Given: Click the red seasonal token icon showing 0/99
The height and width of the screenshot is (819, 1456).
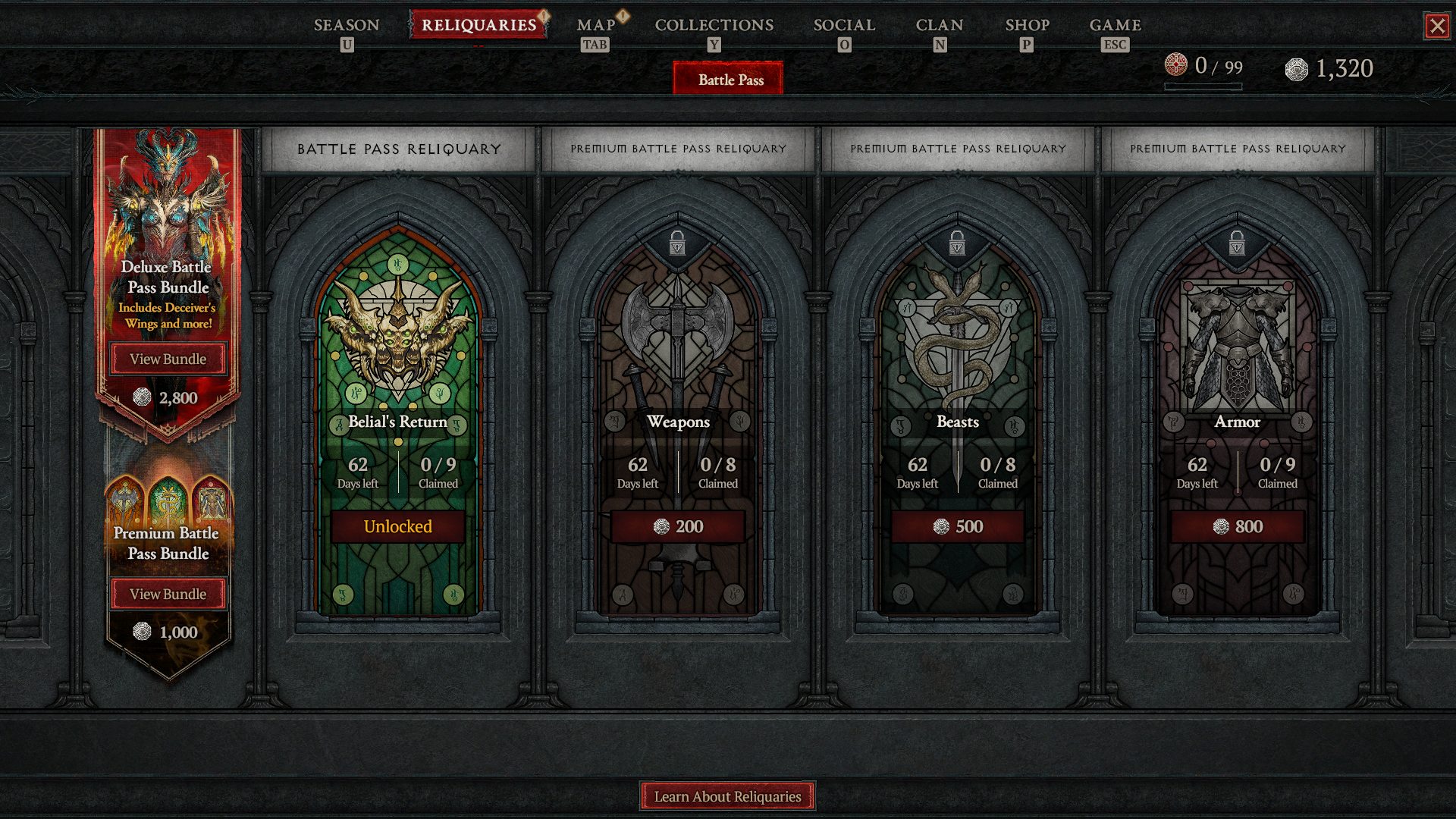Looking at the screenshot, I should (x=1176, y=68).
